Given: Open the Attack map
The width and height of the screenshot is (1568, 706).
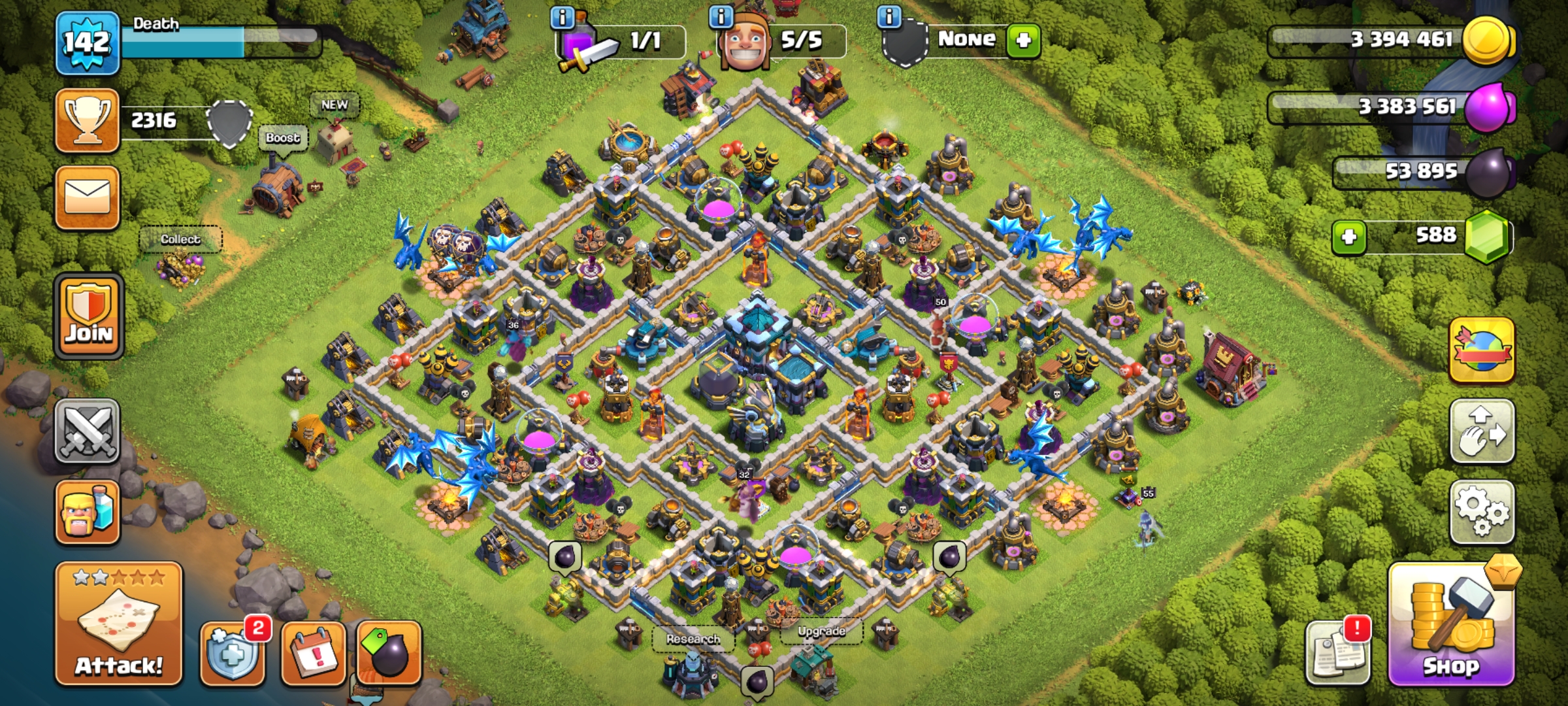Looking at the screenshot, I should point(118,624).
